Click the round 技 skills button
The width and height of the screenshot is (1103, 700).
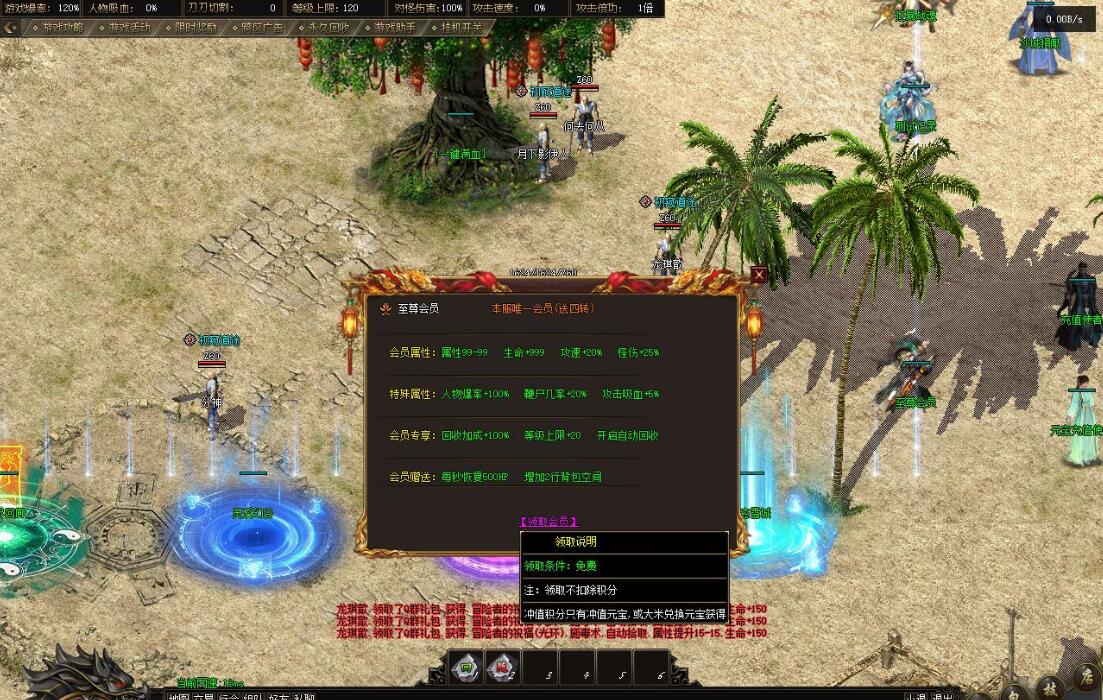1049,687
